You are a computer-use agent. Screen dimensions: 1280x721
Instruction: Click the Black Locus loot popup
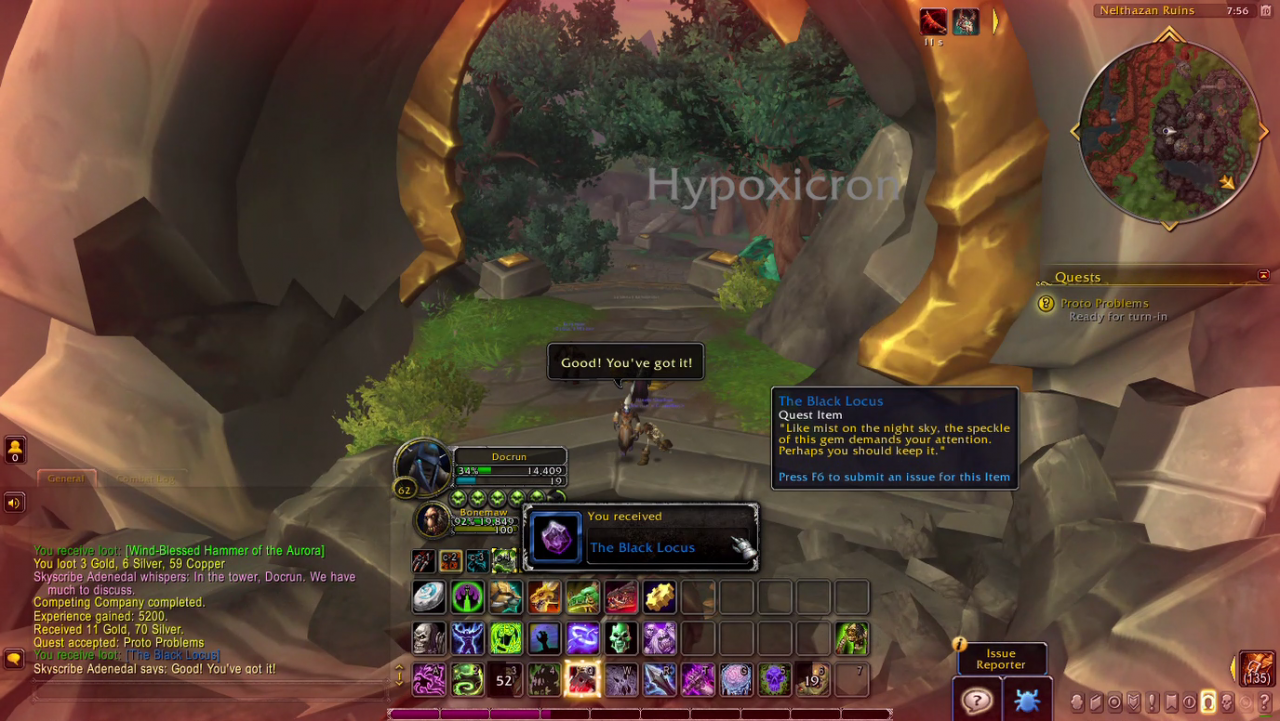640,537
